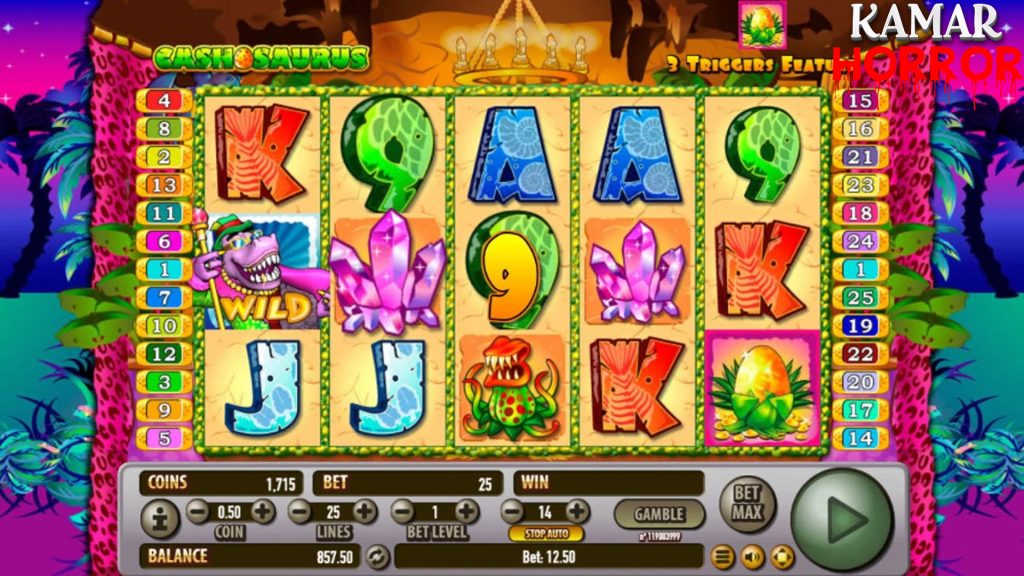Viewport: 1024px width, 576px height.
Task: Mute the game sound
Action: tap(752, 556)
